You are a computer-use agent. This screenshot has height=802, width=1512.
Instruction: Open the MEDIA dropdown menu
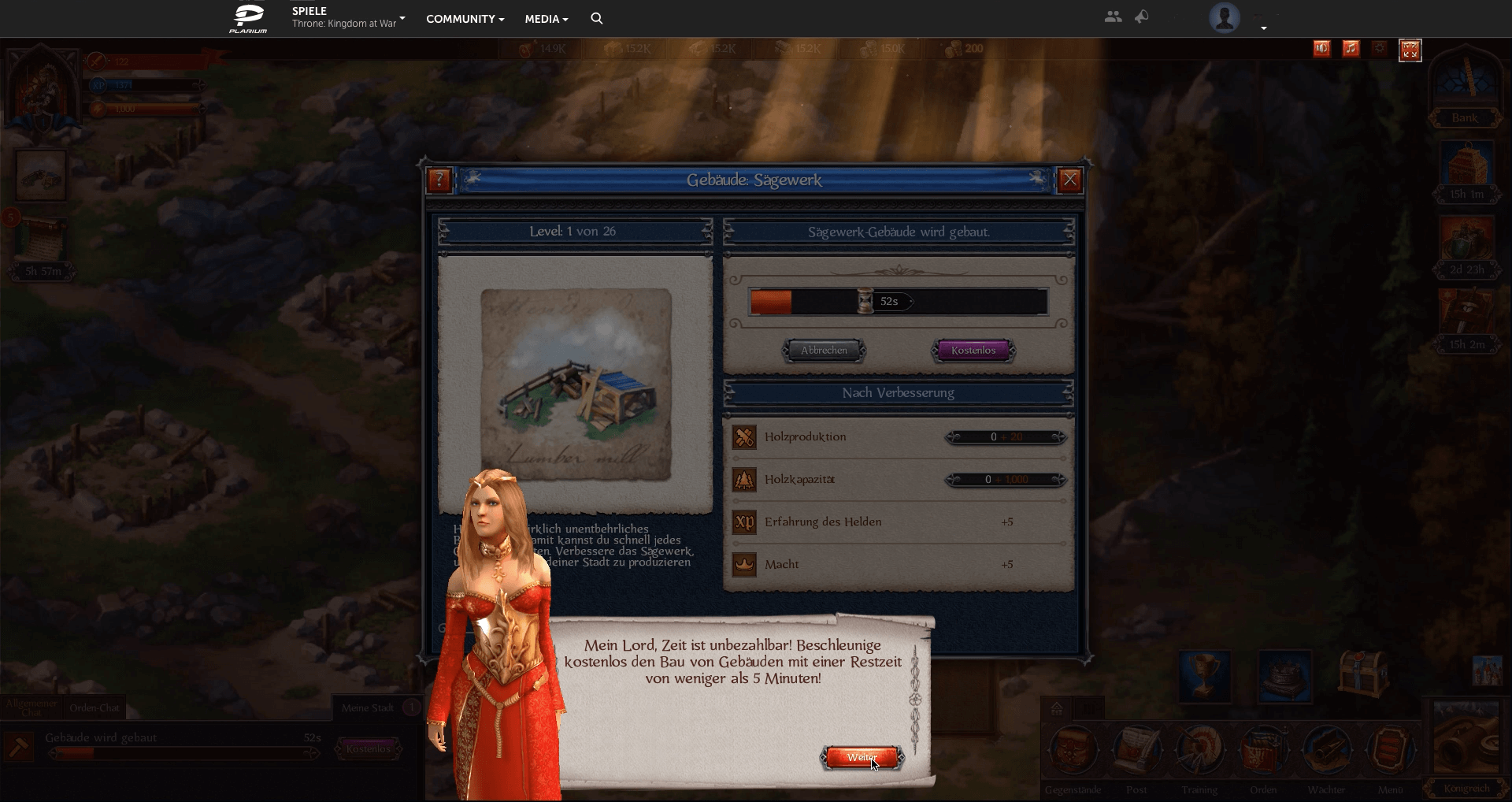546,19
